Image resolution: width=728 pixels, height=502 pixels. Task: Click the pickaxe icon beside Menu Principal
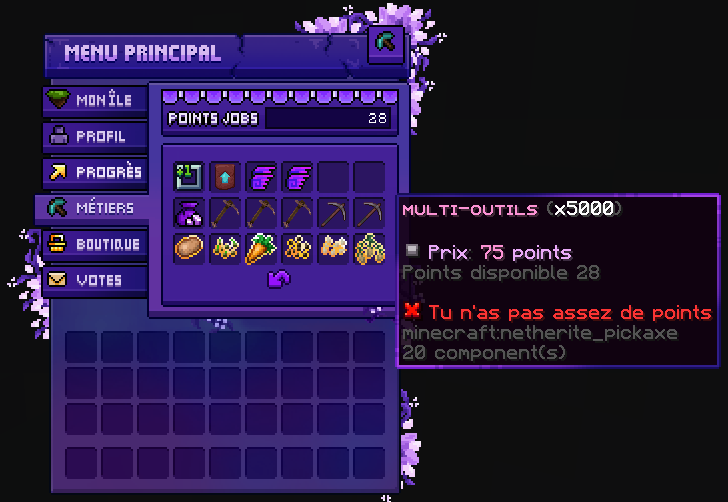pos(385,43)
